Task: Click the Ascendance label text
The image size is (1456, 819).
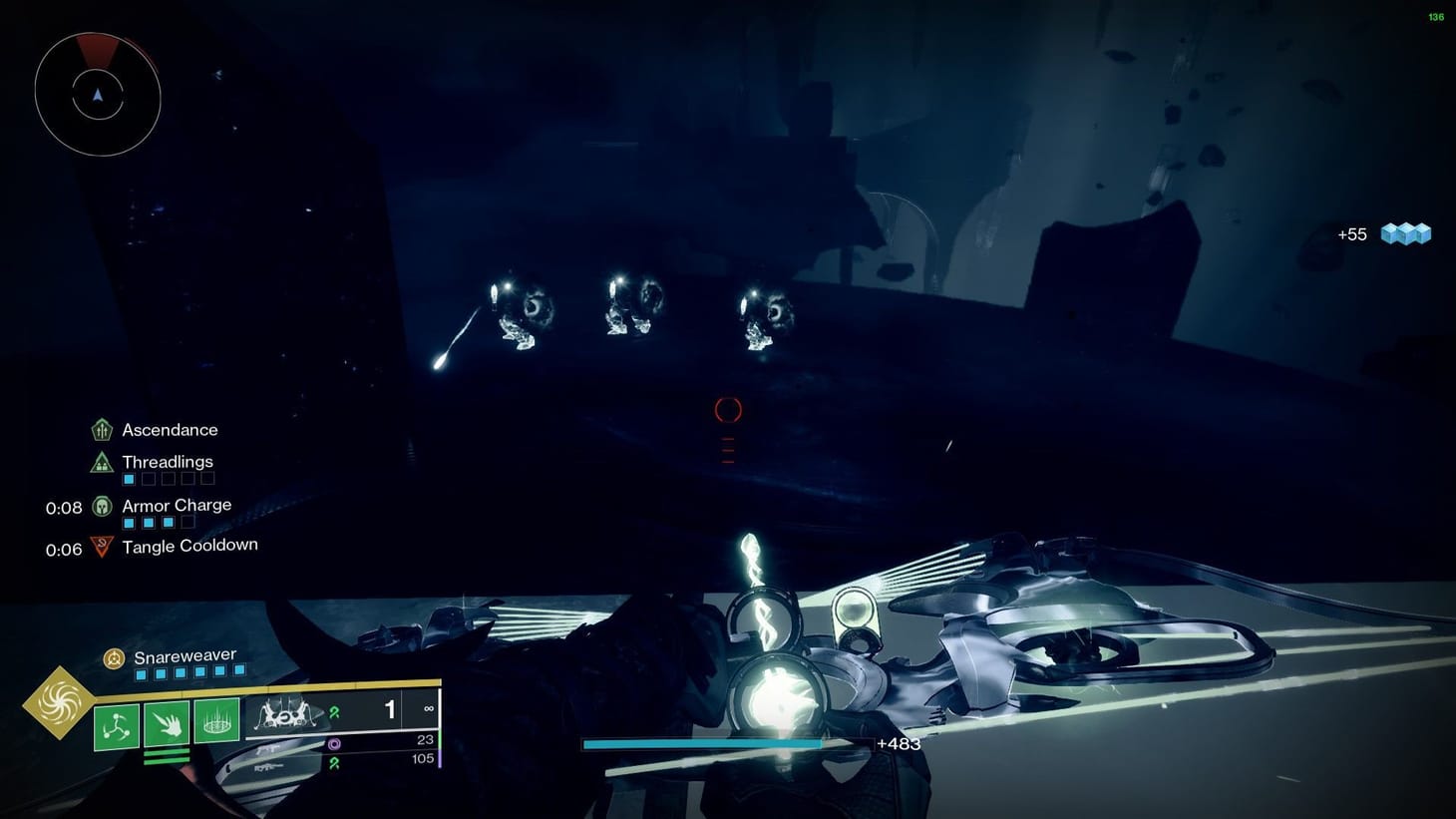Action: 170,429
